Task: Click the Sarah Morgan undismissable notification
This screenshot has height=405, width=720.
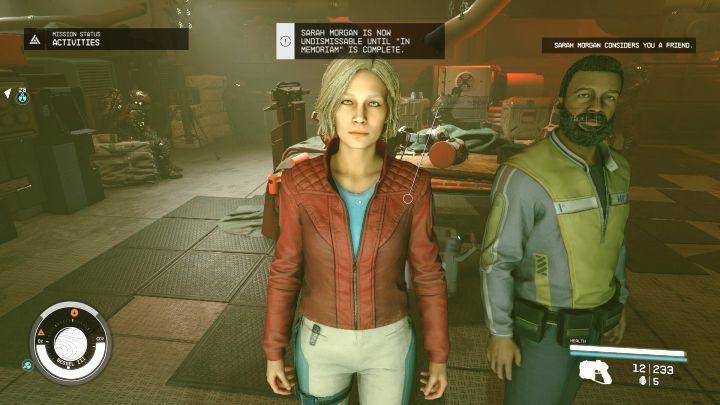Action: (x=360, y=41)
